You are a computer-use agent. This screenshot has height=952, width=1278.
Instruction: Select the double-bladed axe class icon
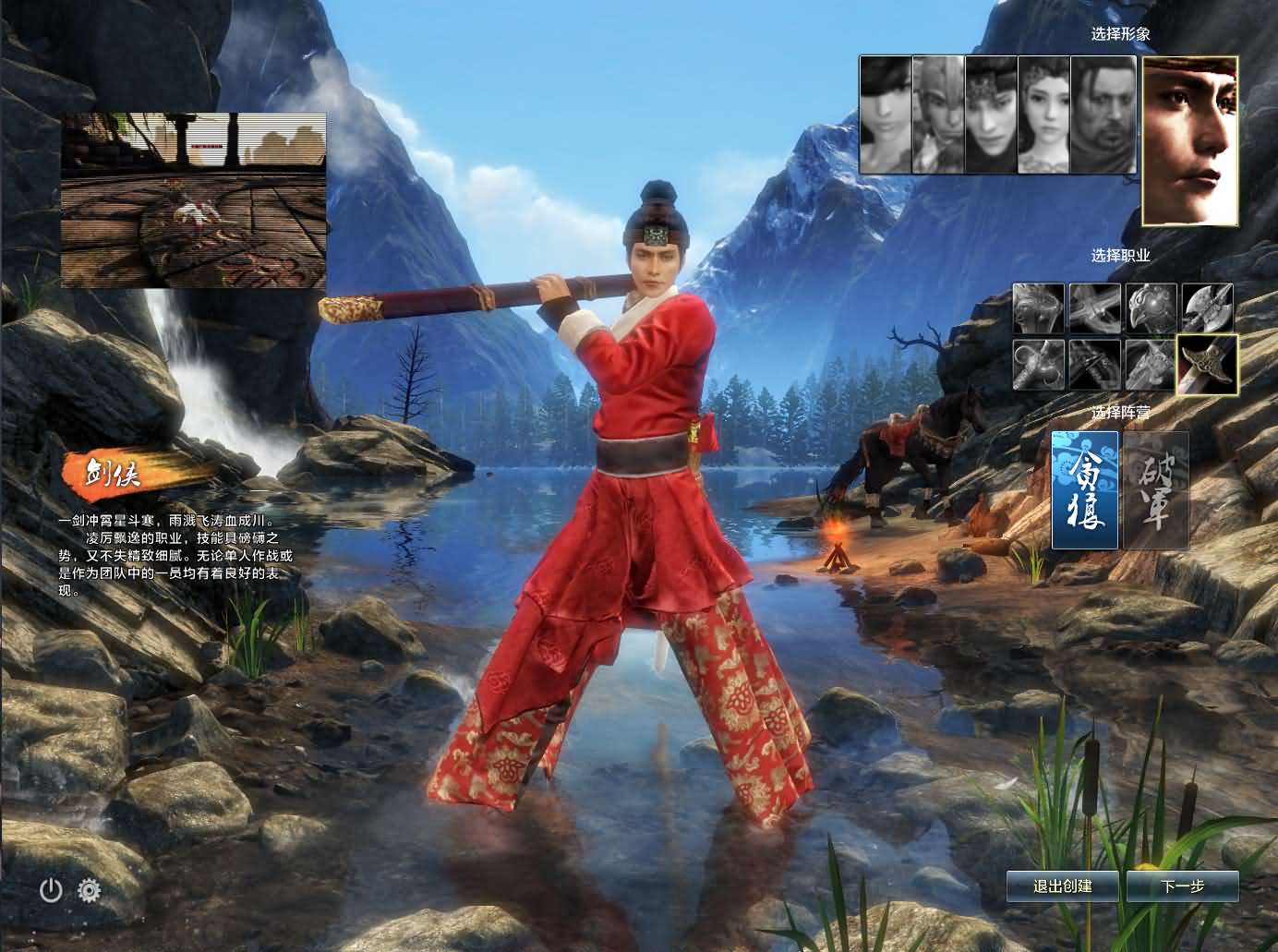pyautogui.click(x=1207, y=308)
